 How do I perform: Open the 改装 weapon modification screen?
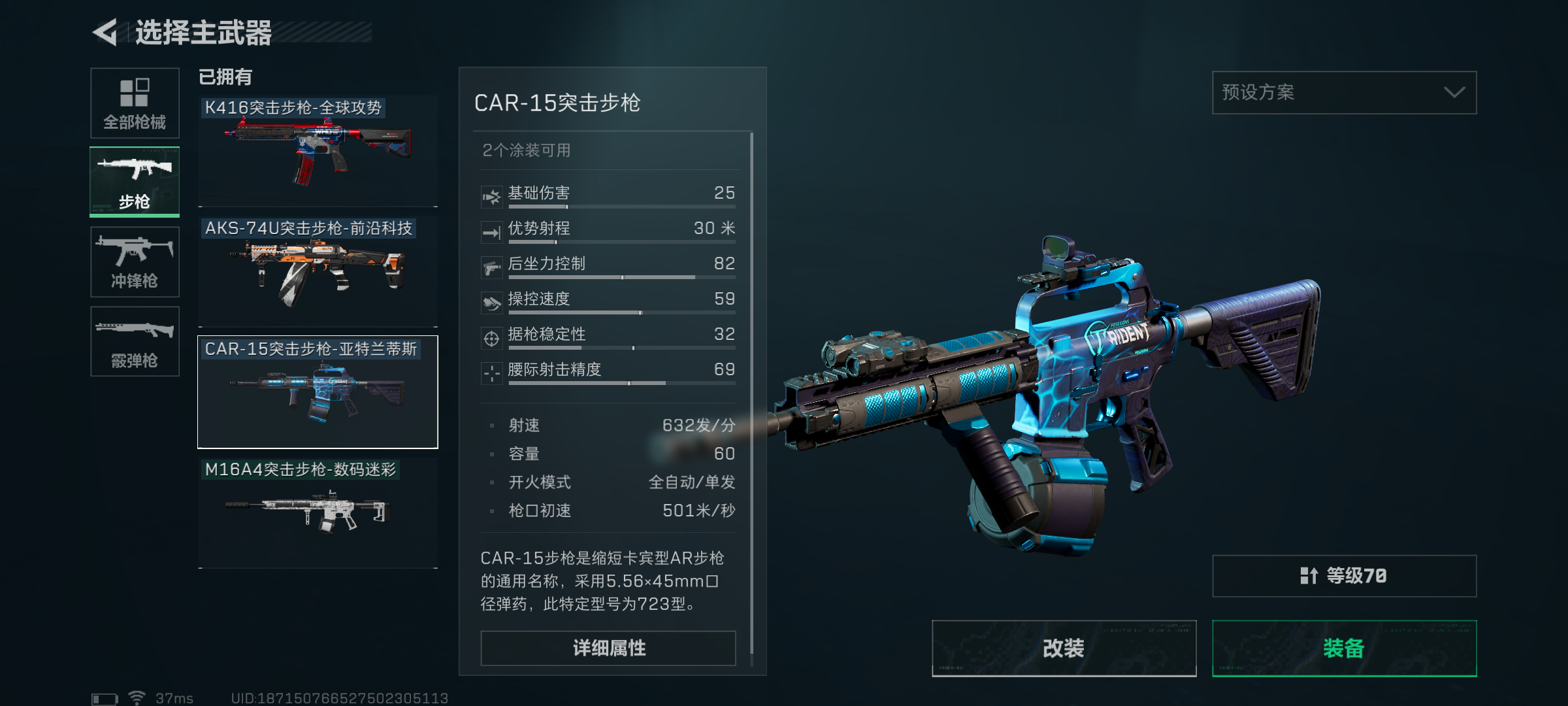click(1064, 648)
